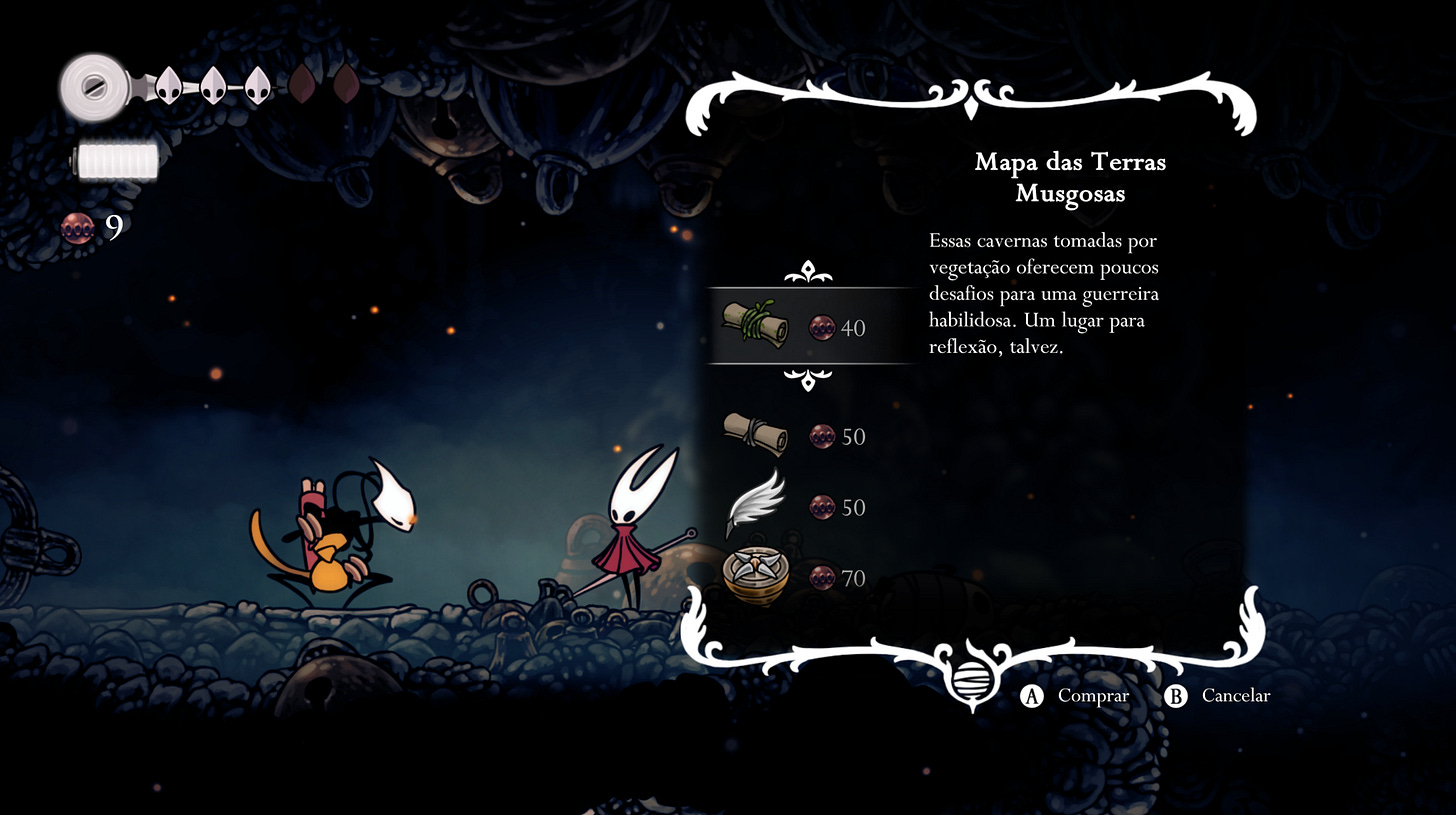
Task: Click the Cancelar button label
Action: tap(1235, 696)
